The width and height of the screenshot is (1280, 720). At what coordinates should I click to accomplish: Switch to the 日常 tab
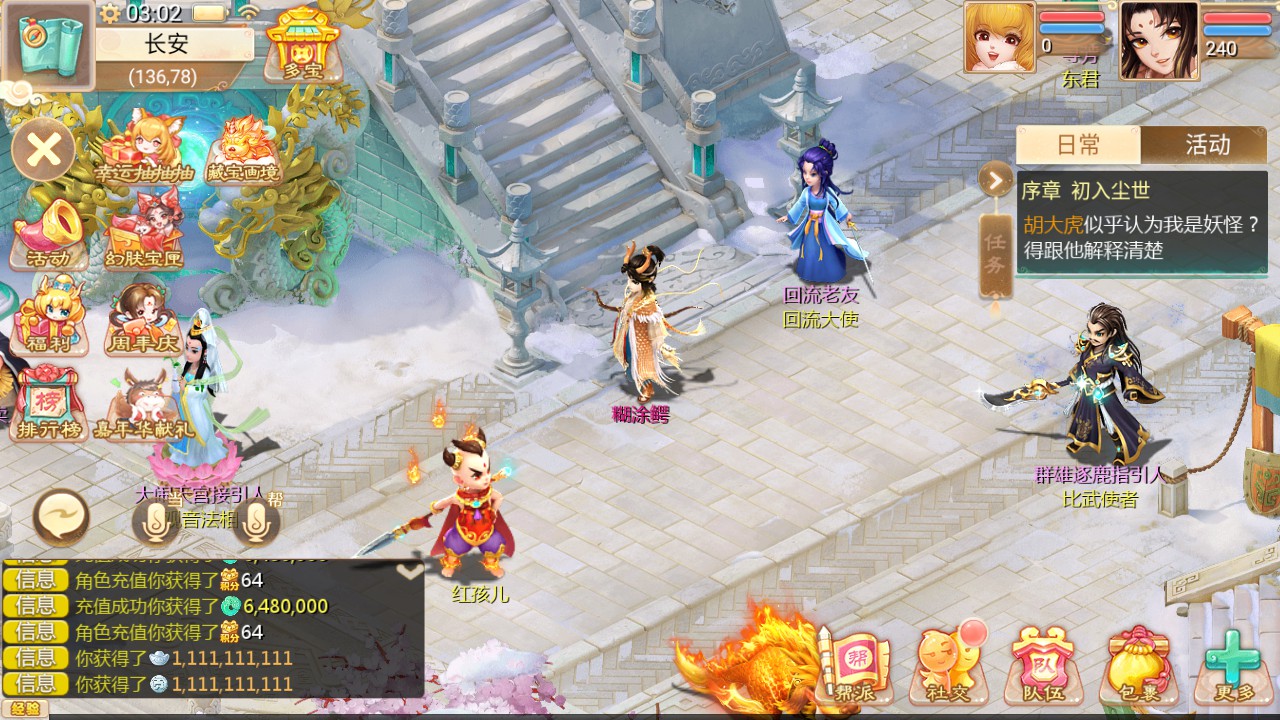pyautogui.click(x=1078, y=145)
